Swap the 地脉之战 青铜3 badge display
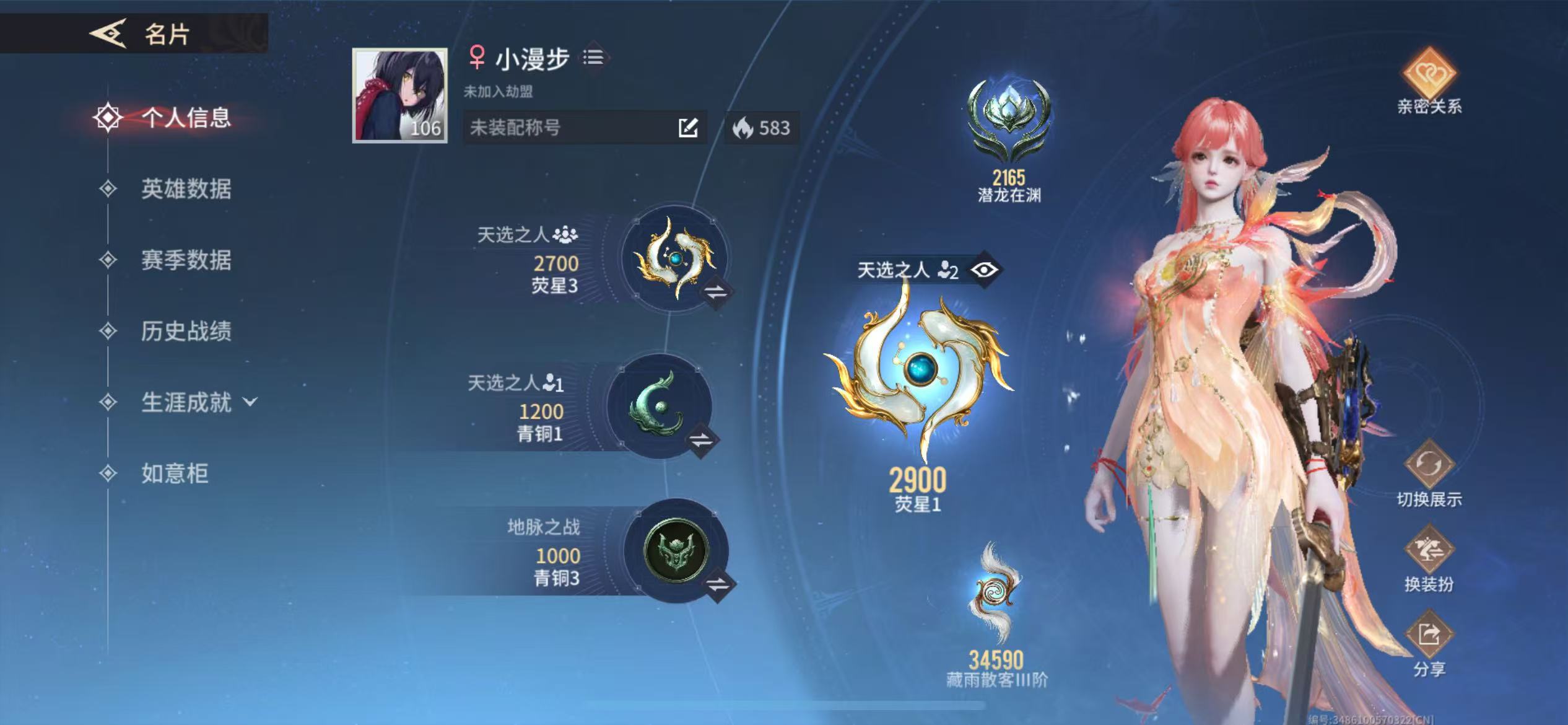 718,584
